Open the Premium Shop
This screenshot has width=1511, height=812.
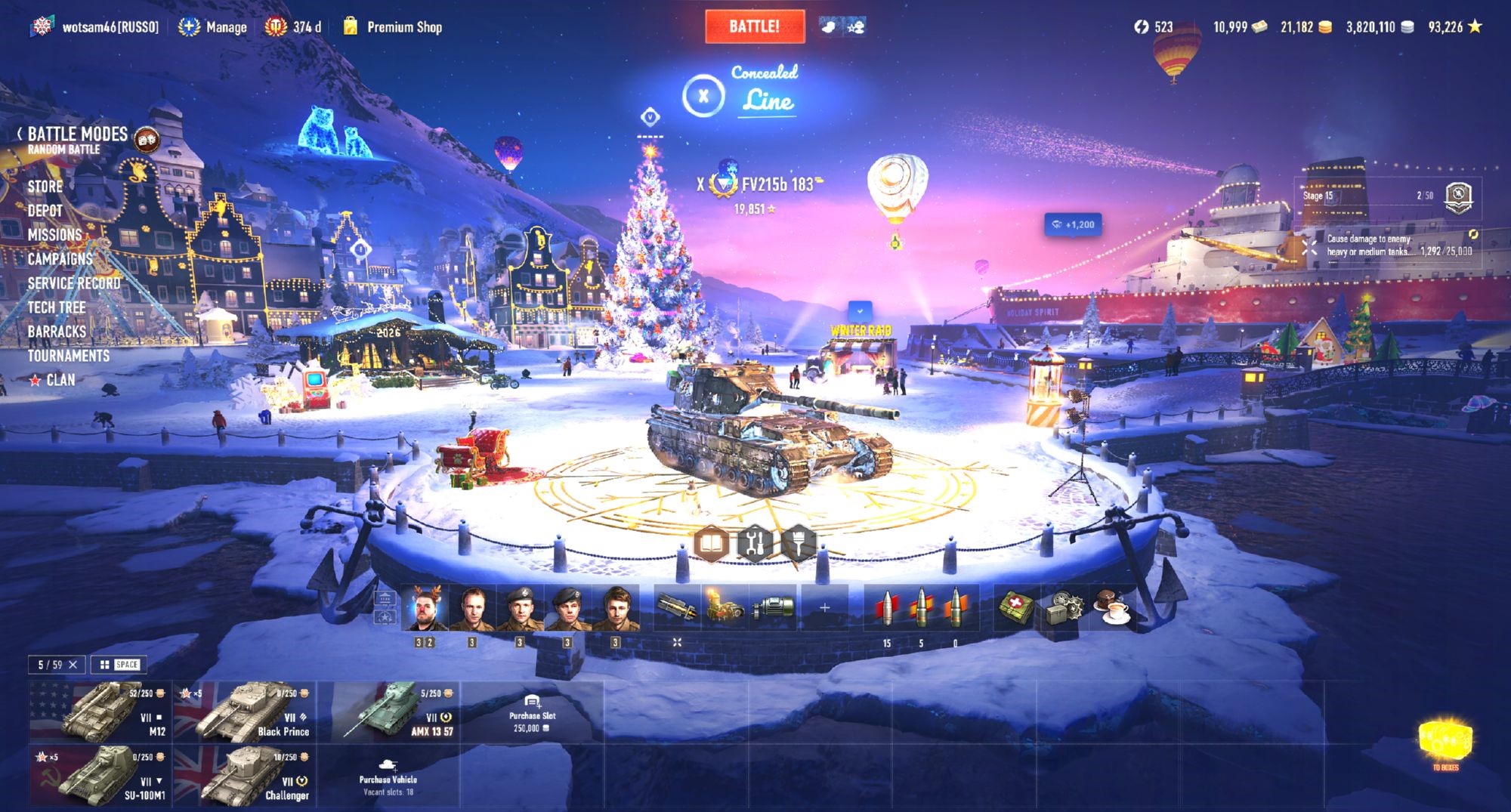point(403,27)
